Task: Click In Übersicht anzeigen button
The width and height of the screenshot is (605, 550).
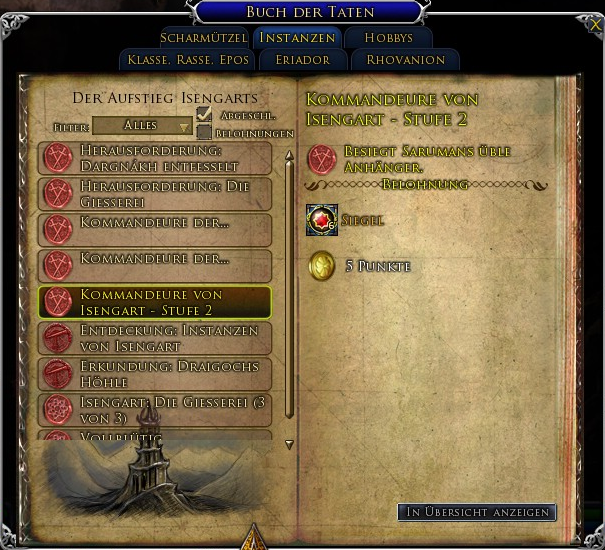Action: click(x=476, y=512)
